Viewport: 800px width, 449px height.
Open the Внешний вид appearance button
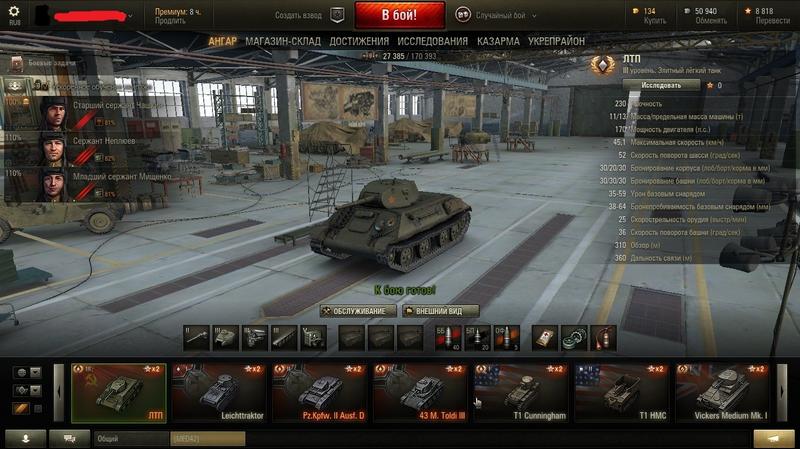441,311
